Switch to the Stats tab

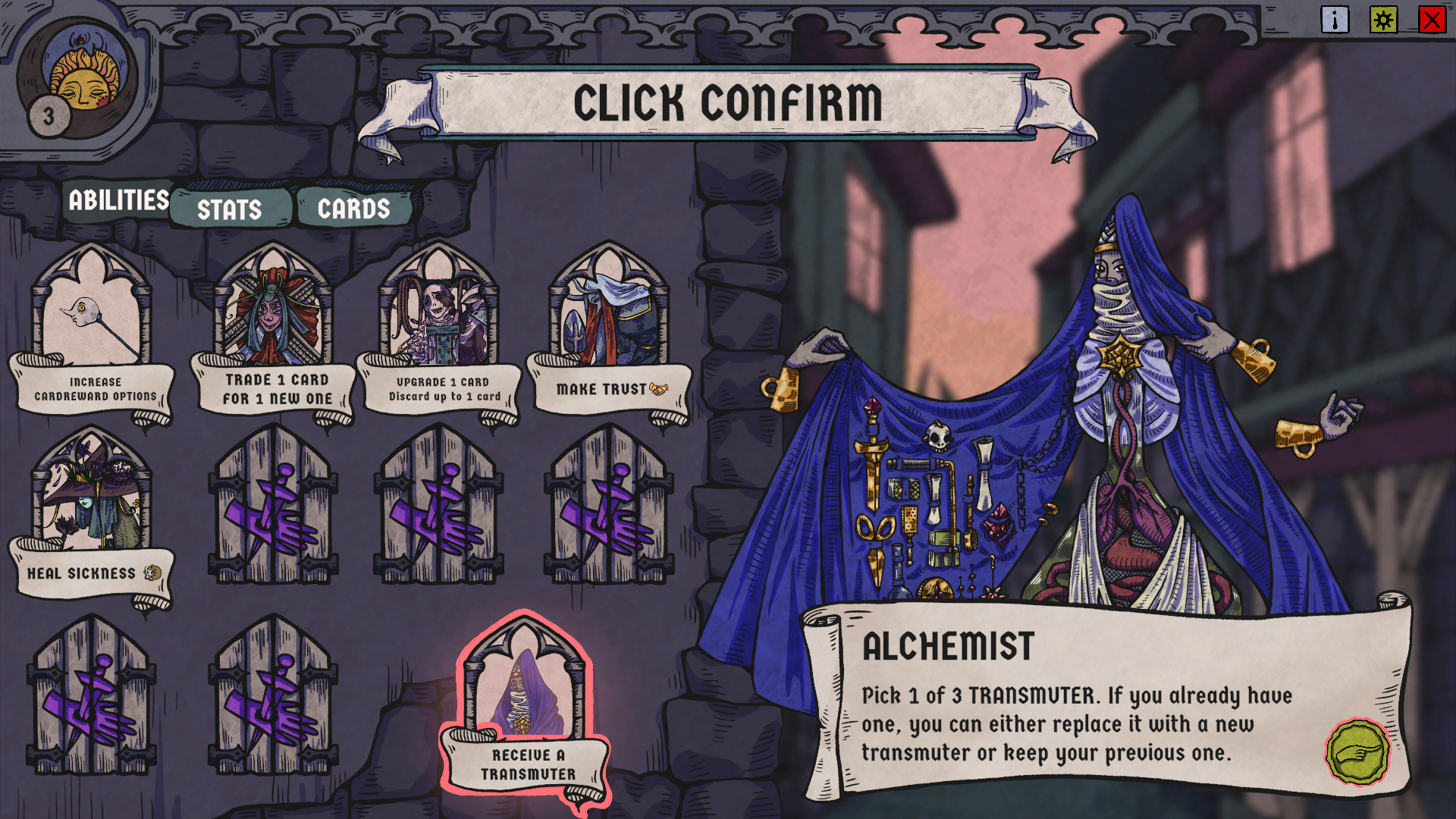(230, 209)
